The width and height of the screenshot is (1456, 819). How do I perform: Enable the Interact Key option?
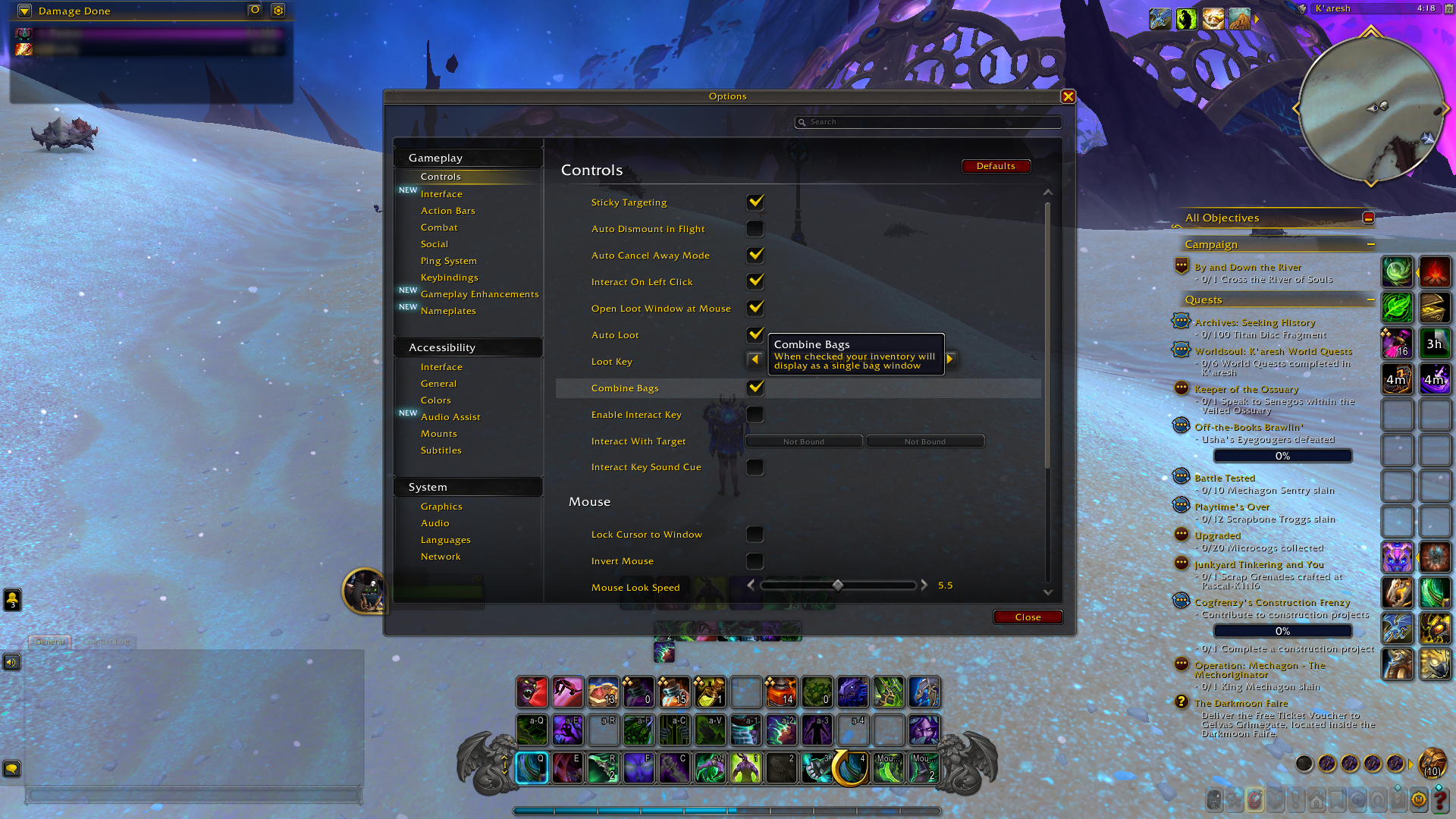(755, 414)
